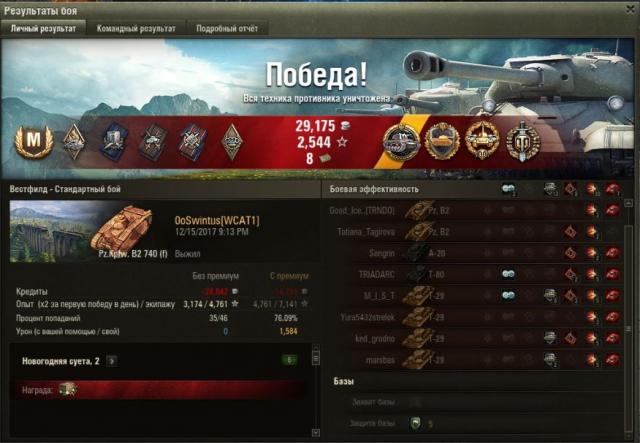Viewport: 640px width, 443px height.
Task: Click the mission reward item icon
Action: (x=68, y=390)
